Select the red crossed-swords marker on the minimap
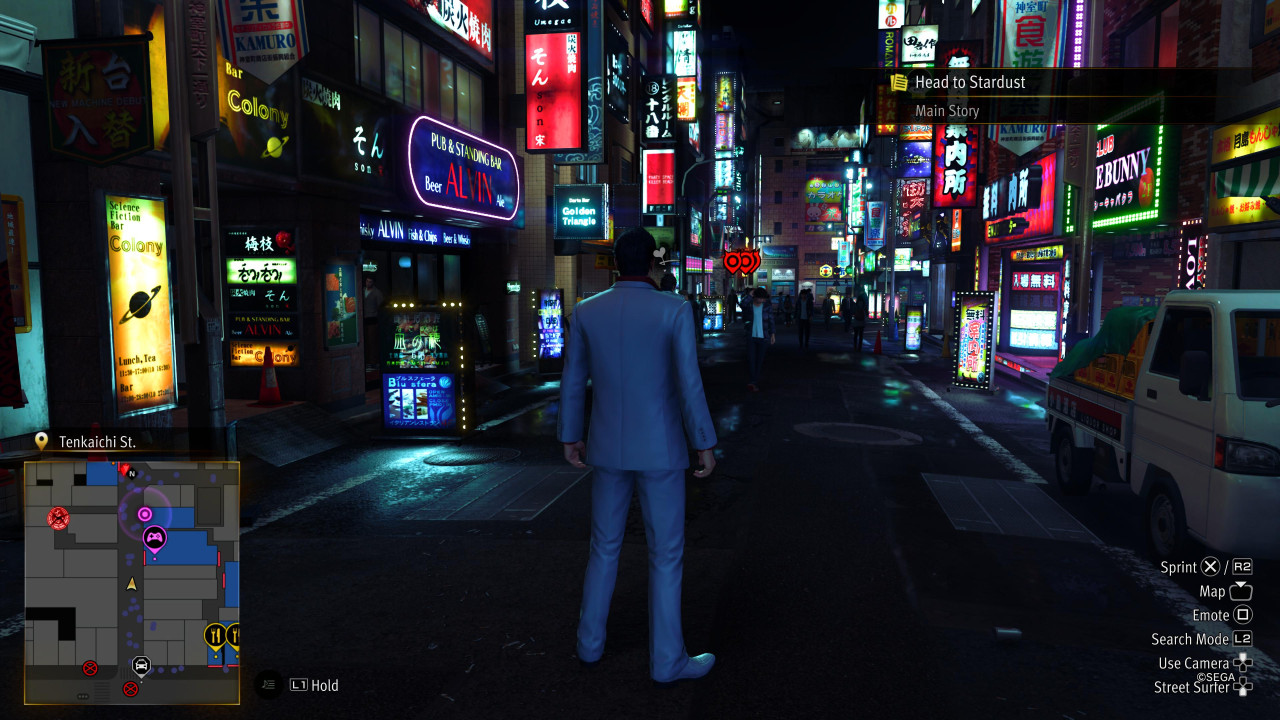 [x=58, y=517]
